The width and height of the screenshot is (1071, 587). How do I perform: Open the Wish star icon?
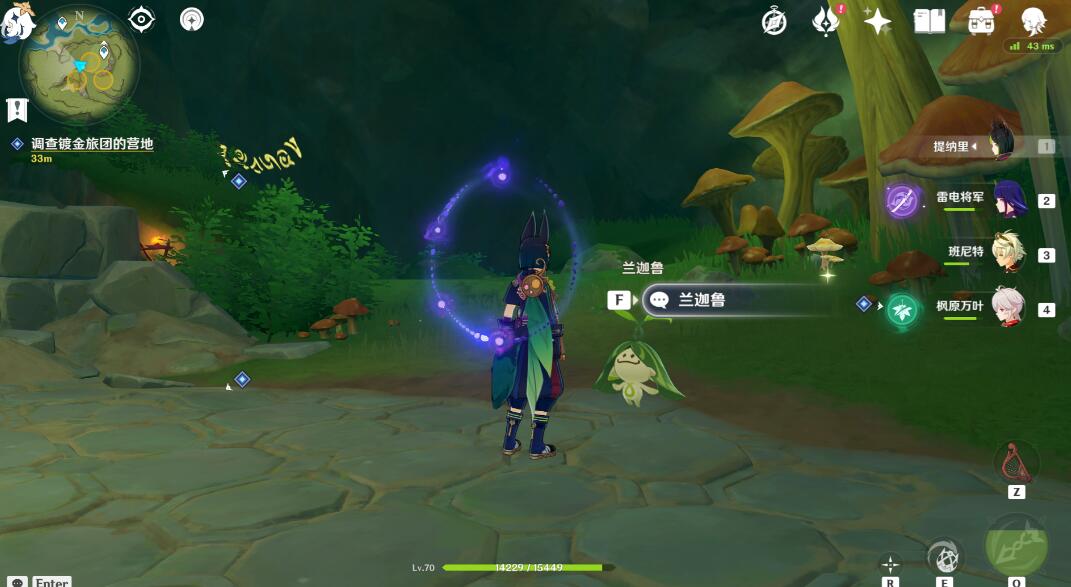click(x=877, y=21)
